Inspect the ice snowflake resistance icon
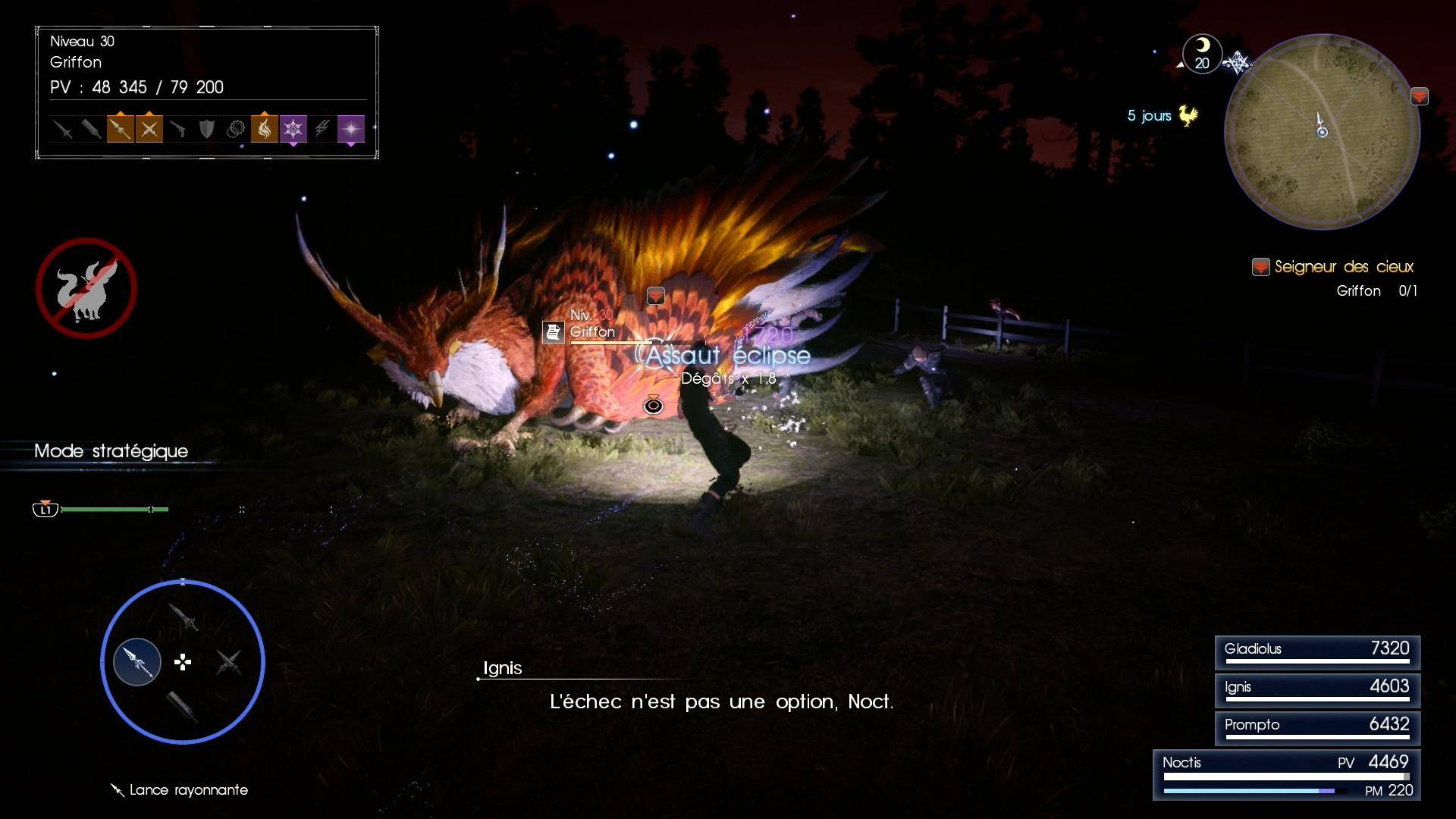Image resolution: width=1456 pixels, height=819 pixels. click(x=293, y=129)
